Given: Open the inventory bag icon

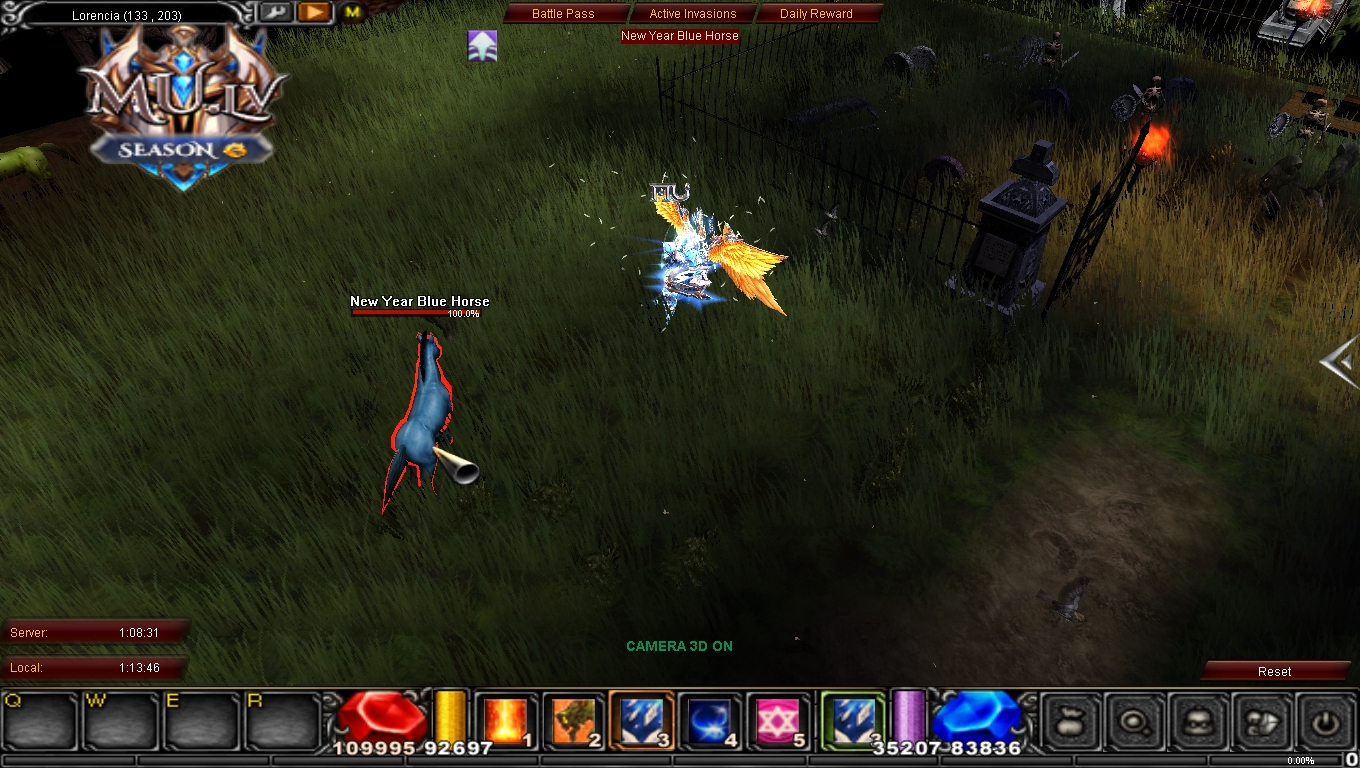Looking at the screenshot, I should click(x=1072, y=721).
